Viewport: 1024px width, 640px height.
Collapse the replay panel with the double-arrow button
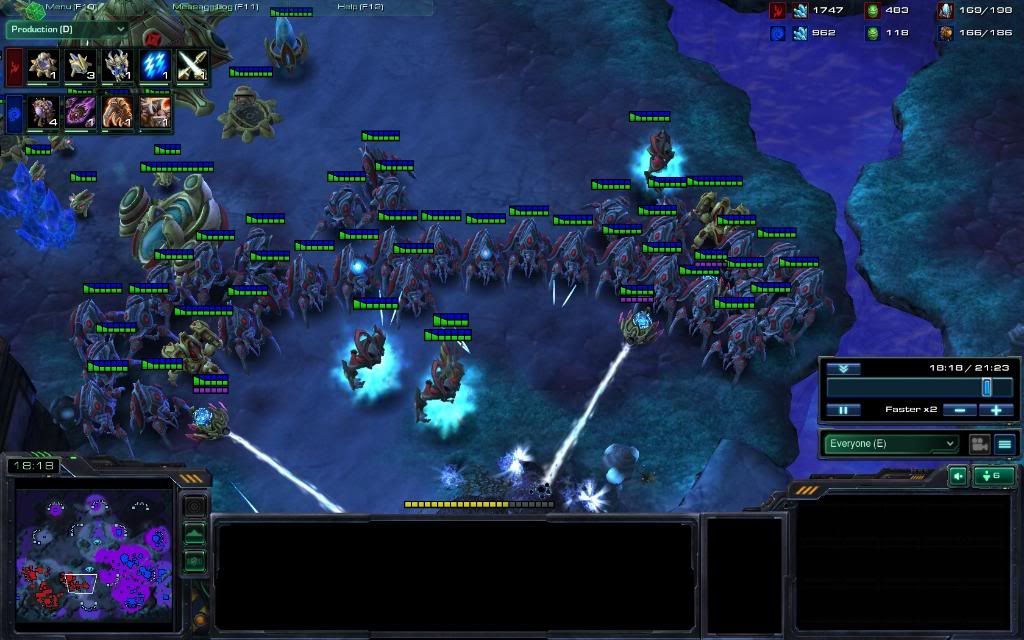(x=843, y=368)
